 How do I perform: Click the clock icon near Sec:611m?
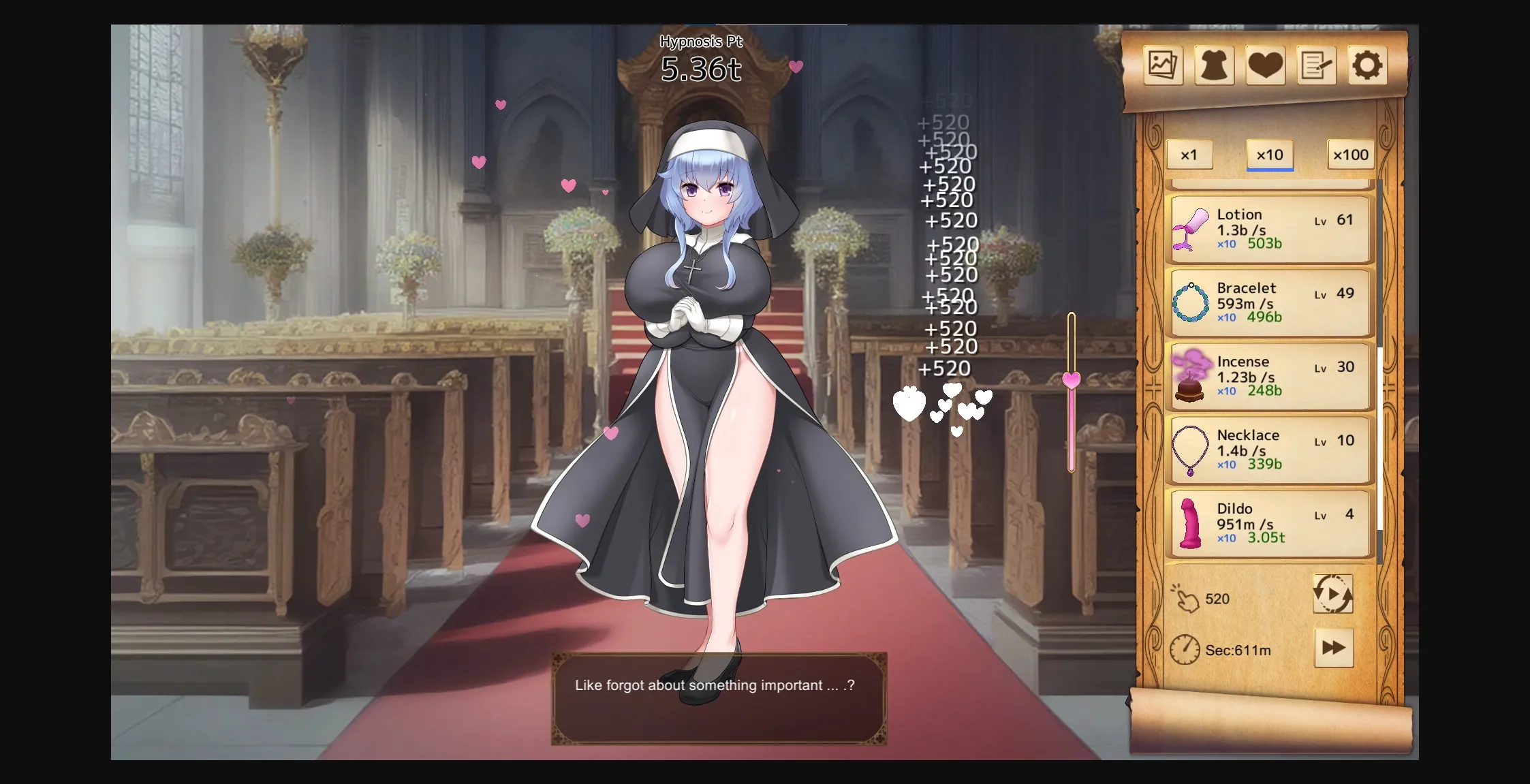1185,649
